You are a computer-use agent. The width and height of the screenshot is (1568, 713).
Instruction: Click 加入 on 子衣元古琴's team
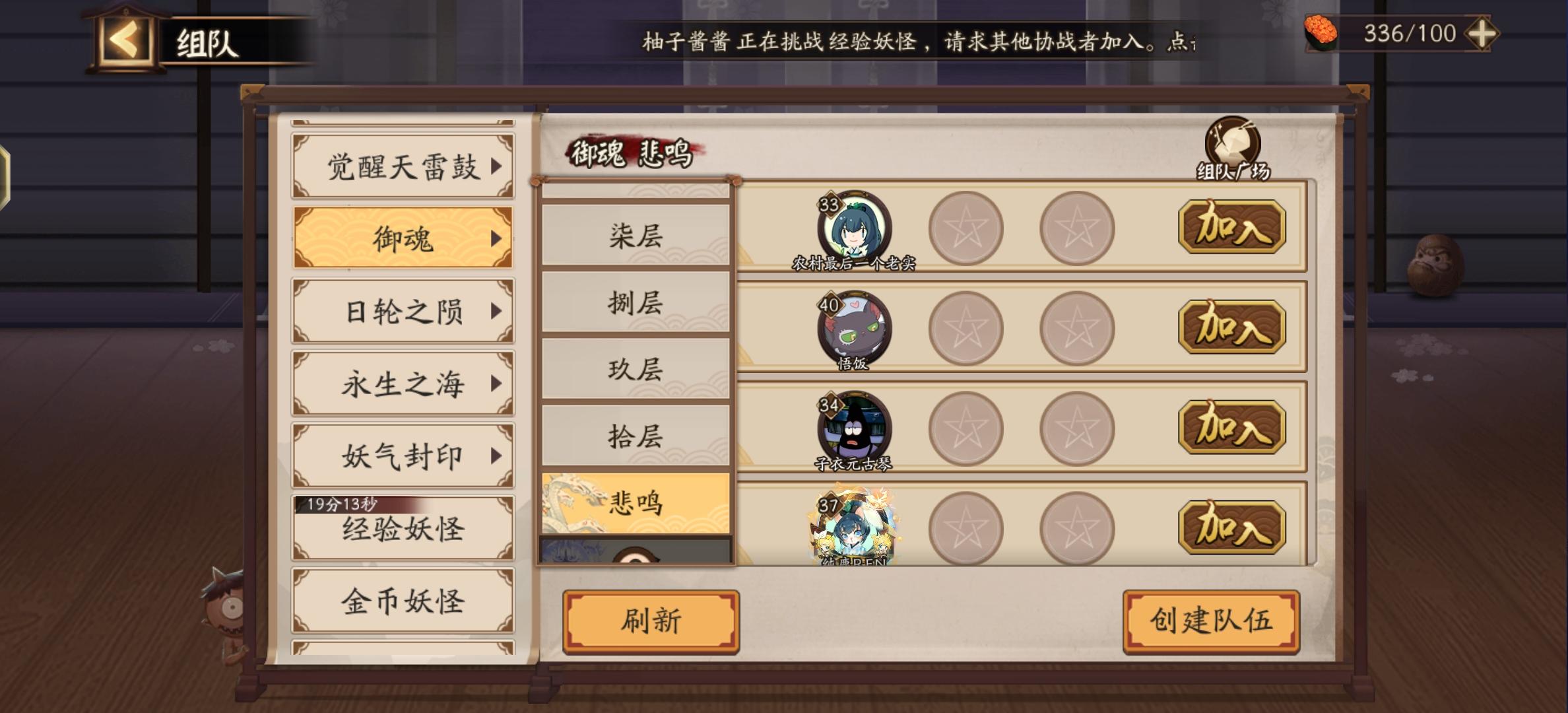1229,427
